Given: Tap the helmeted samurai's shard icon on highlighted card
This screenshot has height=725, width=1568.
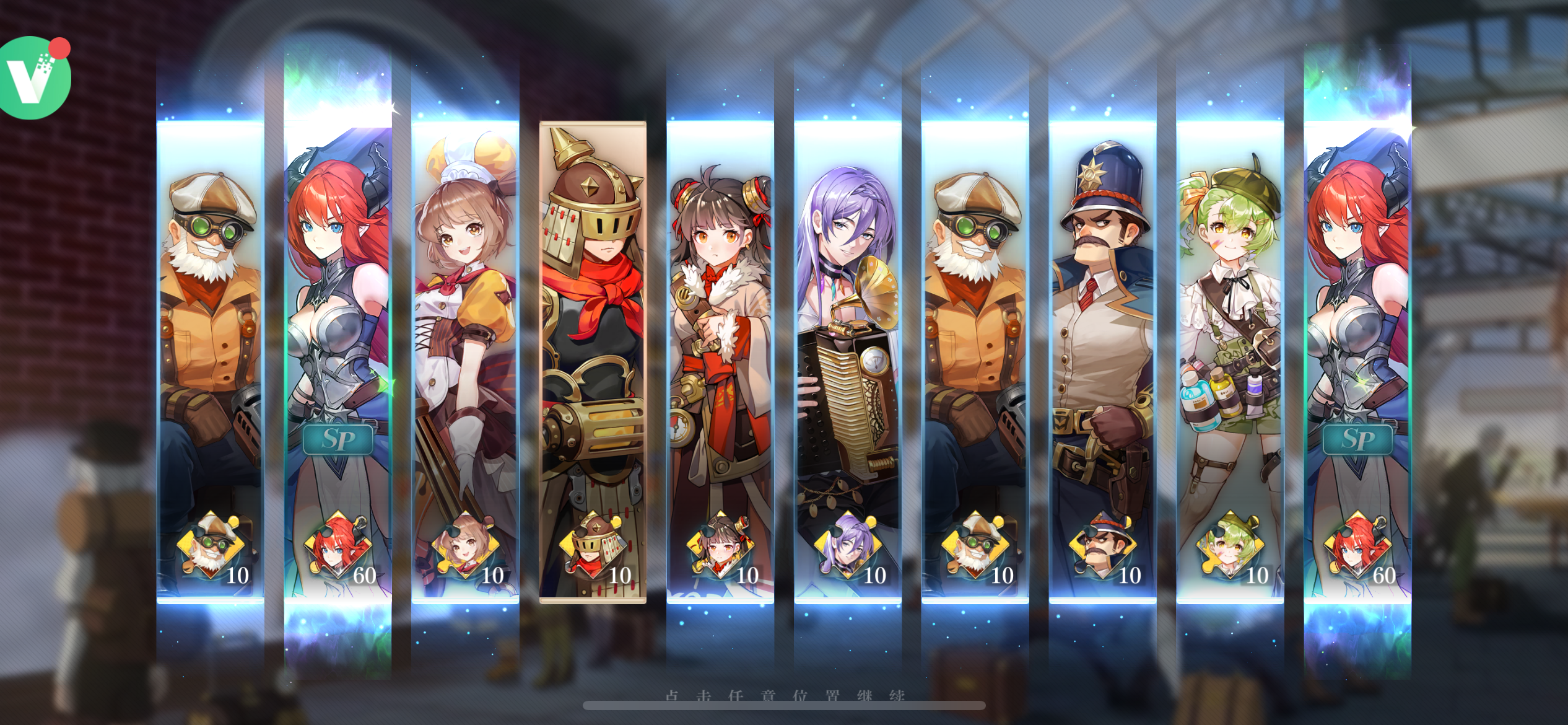Looking at the screenshot, I should pyautogui.click(x=595, y=551).
